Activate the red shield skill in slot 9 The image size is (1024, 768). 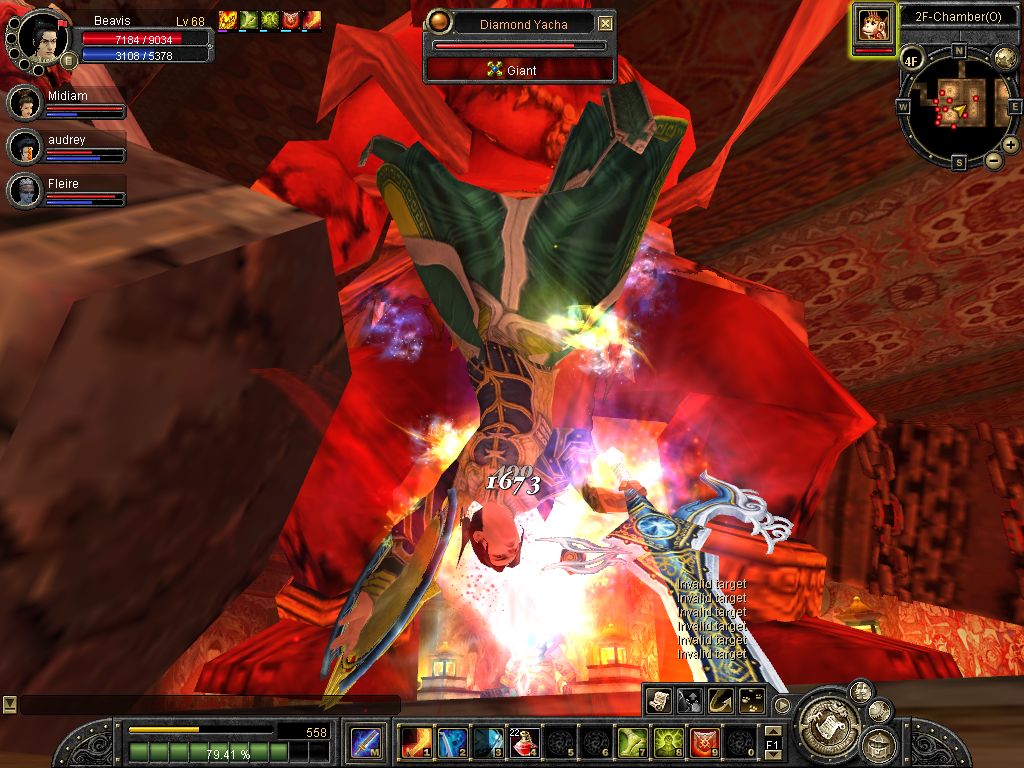click(704, 742)
